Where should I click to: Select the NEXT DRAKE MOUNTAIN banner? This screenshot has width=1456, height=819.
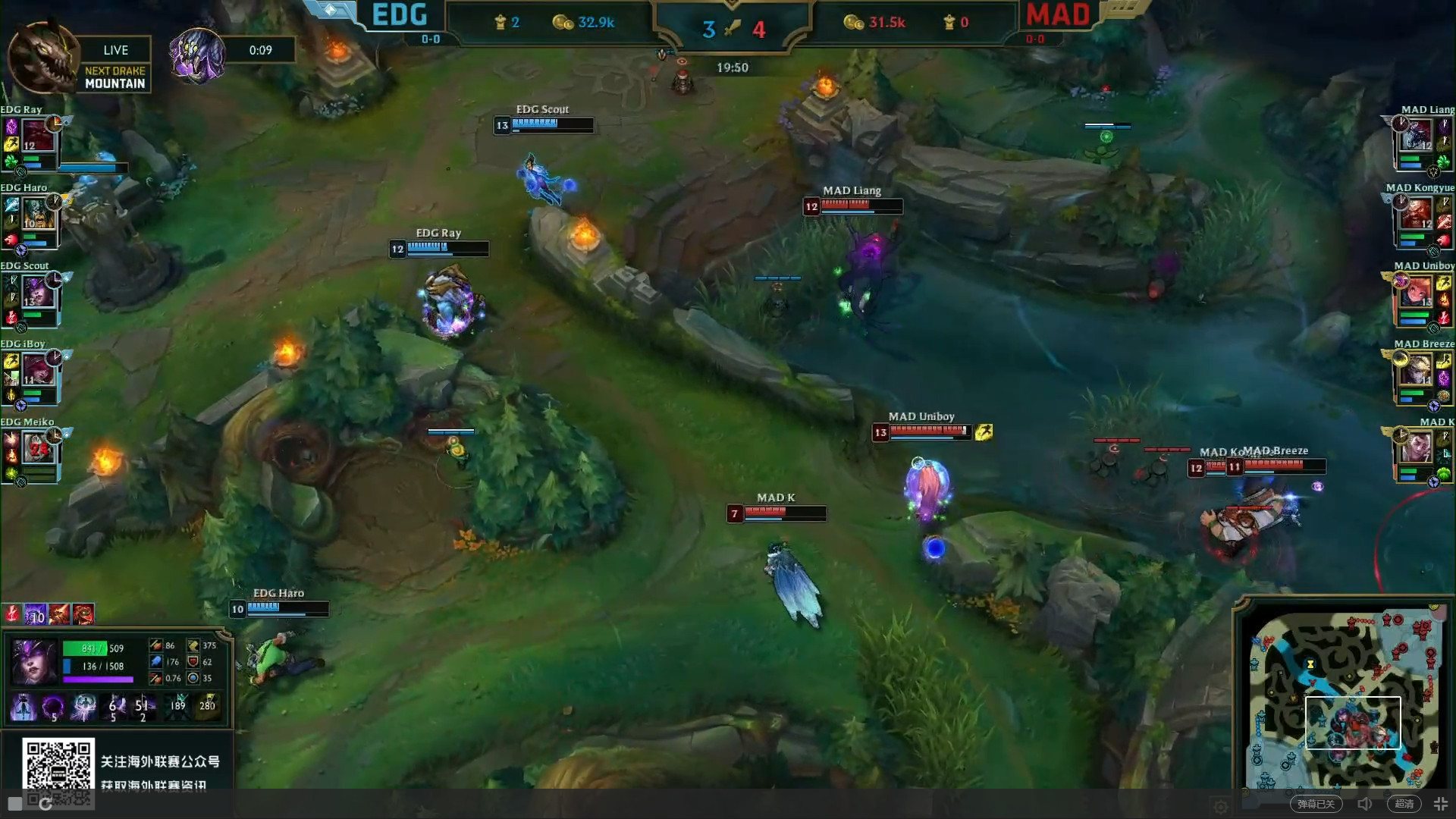114,77
